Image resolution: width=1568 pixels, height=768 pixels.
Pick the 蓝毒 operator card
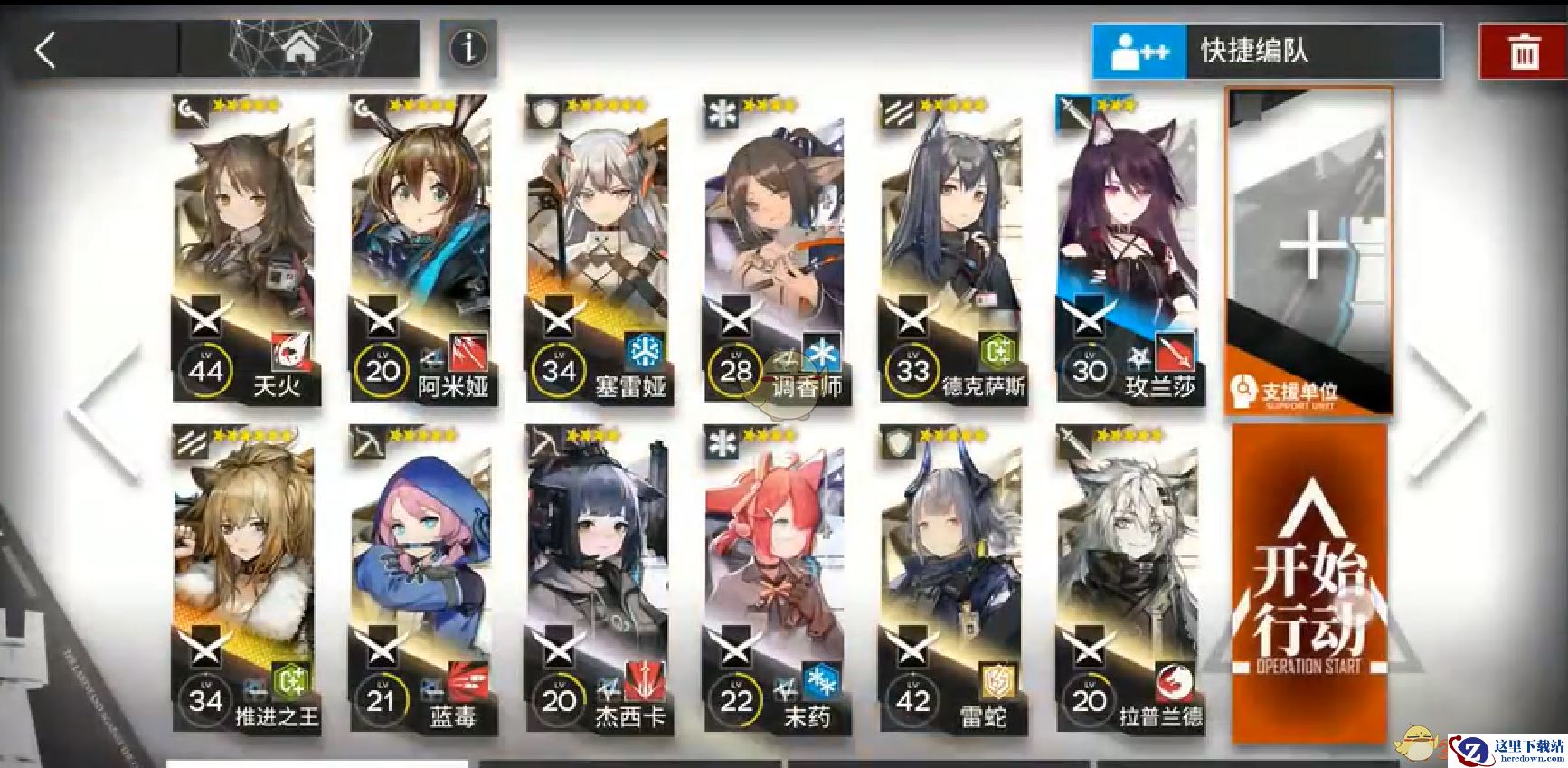click(x=420, y=579)
